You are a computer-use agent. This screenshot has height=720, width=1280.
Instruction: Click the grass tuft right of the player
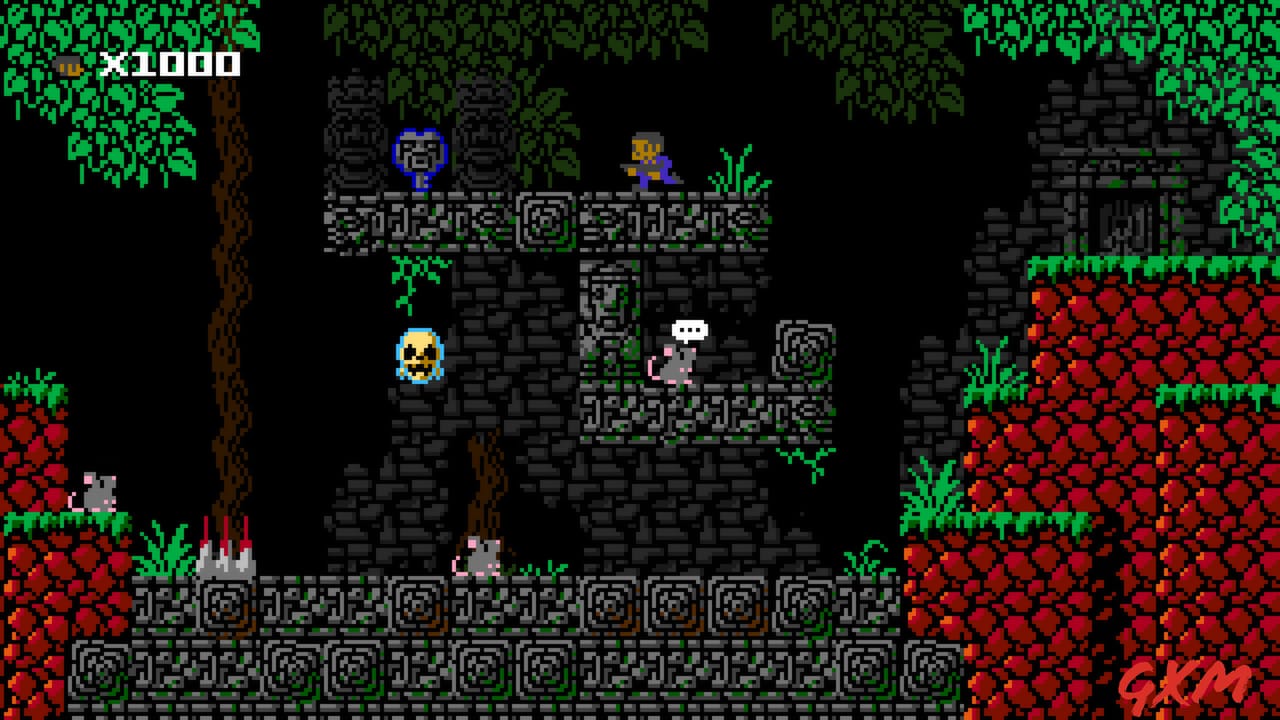(x=733, y=172)
